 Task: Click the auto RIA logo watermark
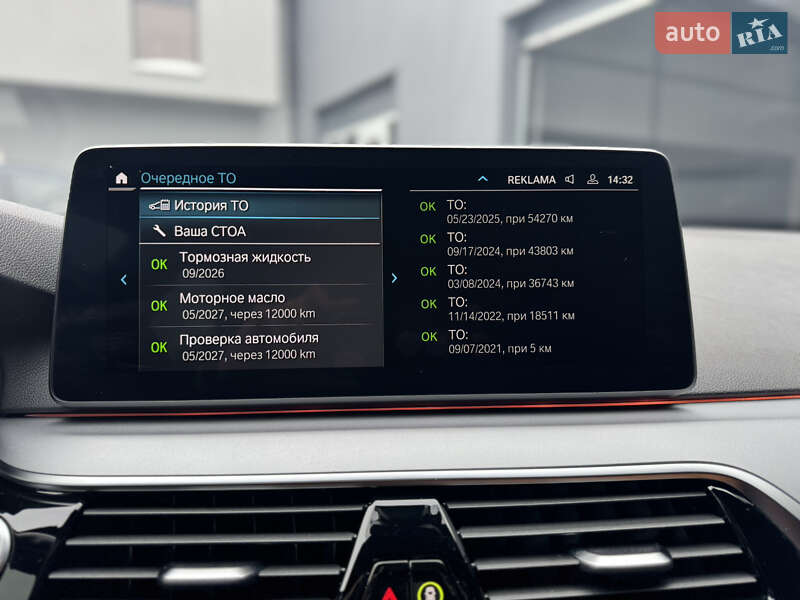721,33
